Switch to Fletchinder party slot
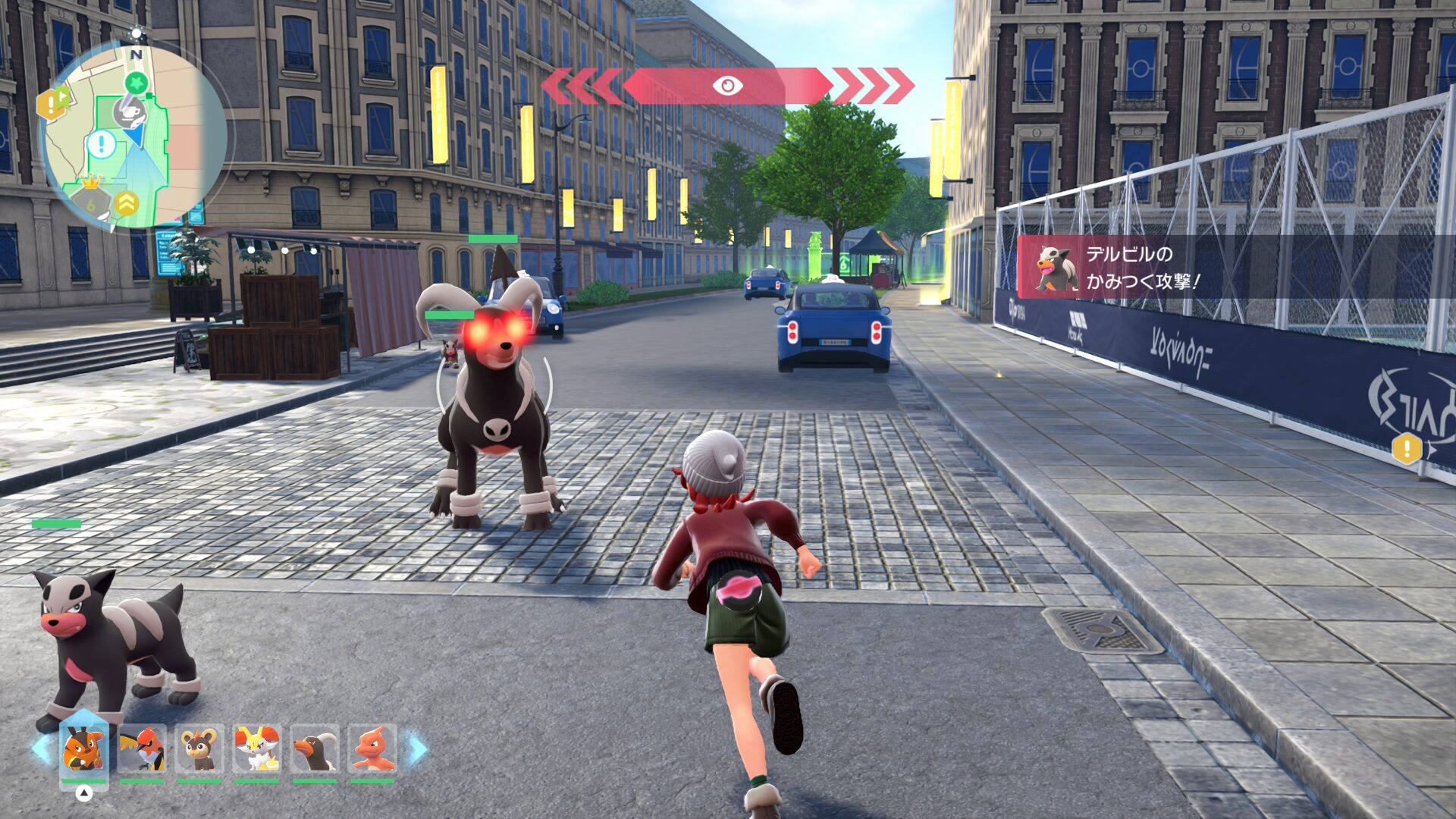Viewport: 1456px width, 819px height. [x=141, y=748]
